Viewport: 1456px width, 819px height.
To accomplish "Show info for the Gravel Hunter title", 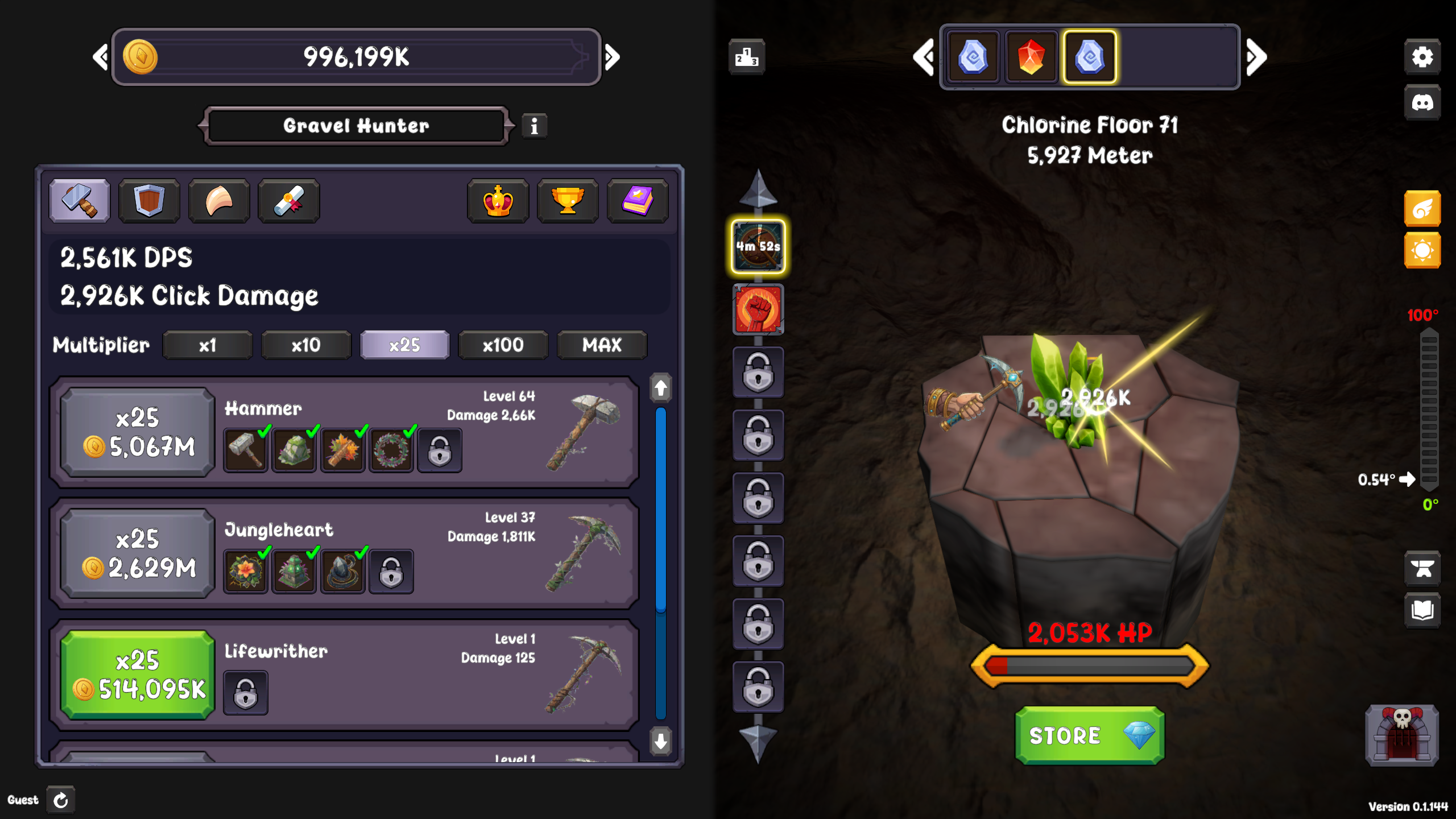I will (x=534, y=126).
